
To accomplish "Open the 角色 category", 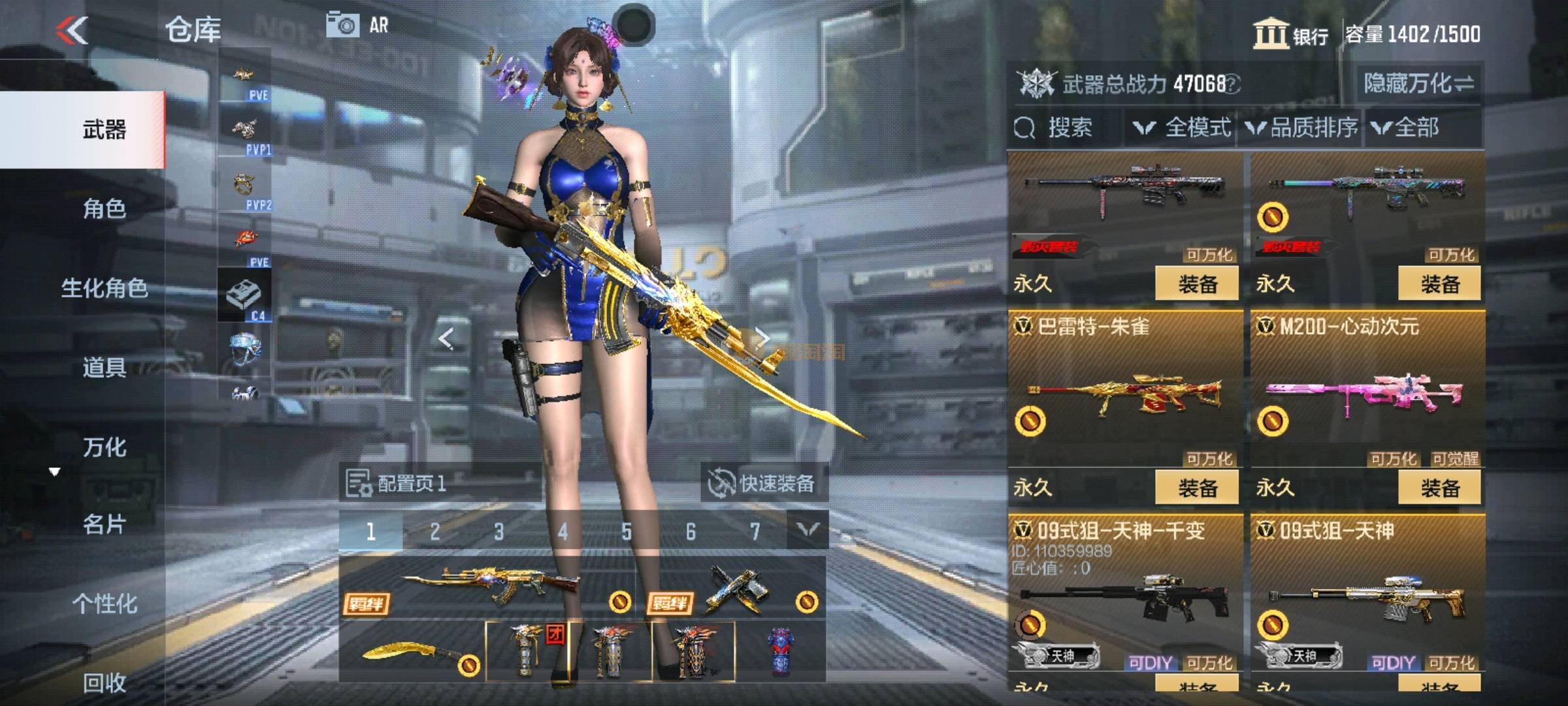I will 105,209.
